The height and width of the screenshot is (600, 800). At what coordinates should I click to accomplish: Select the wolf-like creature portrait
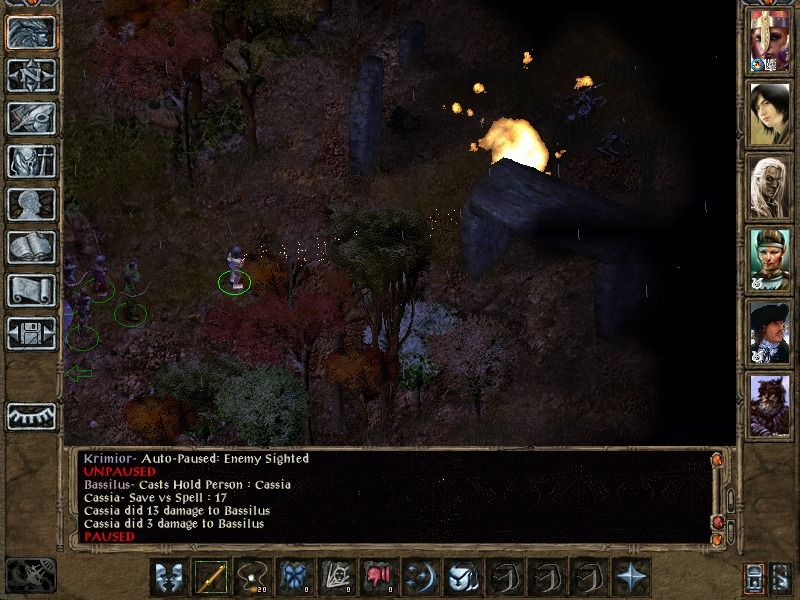(x=770, y=406)
